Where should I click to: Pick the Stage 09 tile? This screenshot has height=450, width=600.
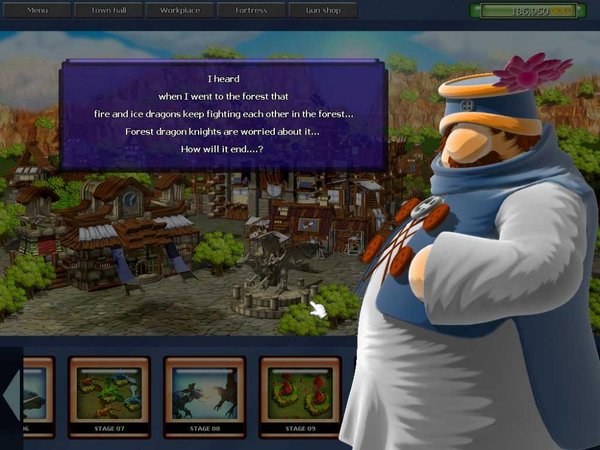[x=299, y=396]
